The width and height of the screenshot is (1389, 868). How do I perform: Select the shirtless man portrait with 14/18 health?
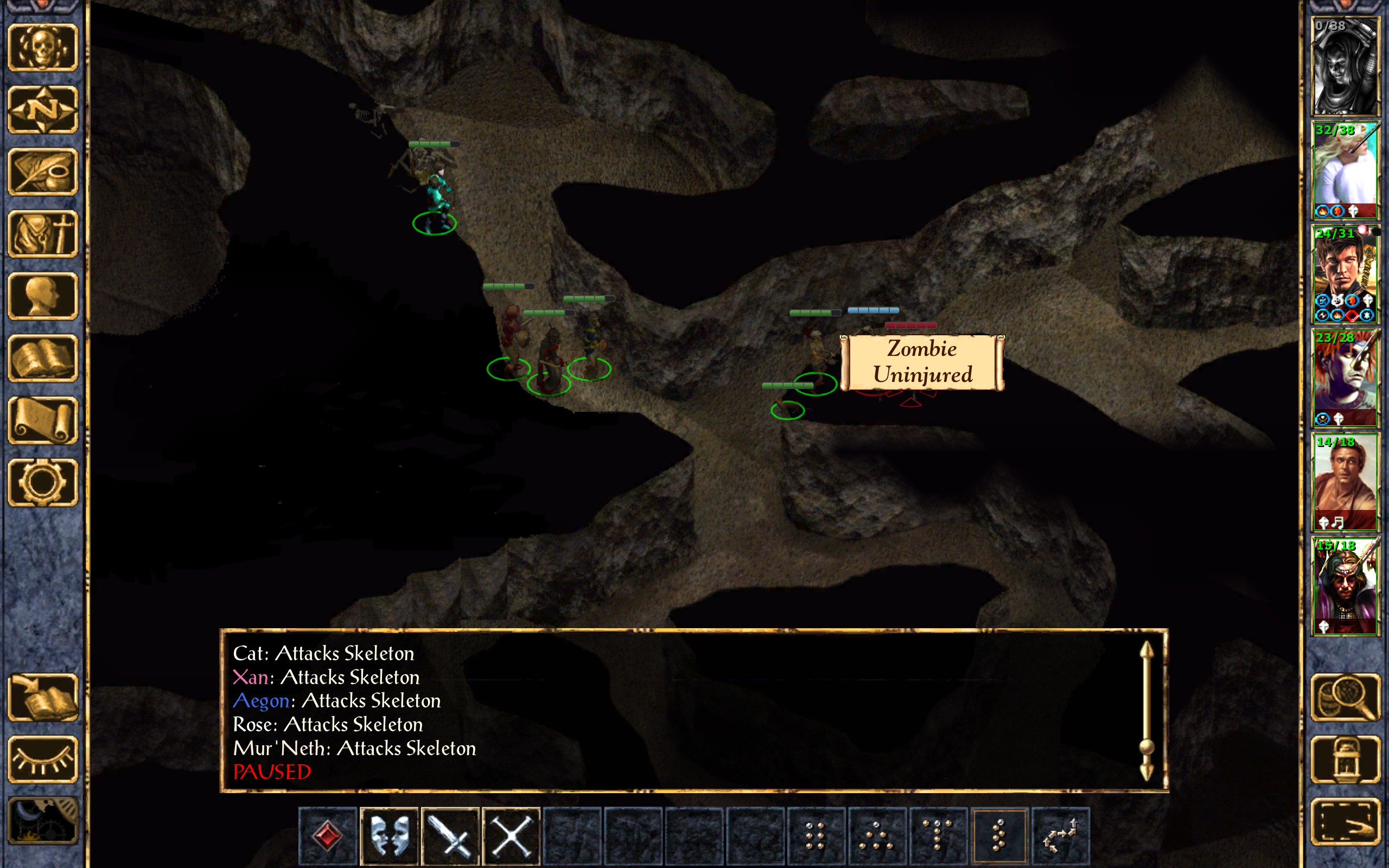click(1345, 482)
